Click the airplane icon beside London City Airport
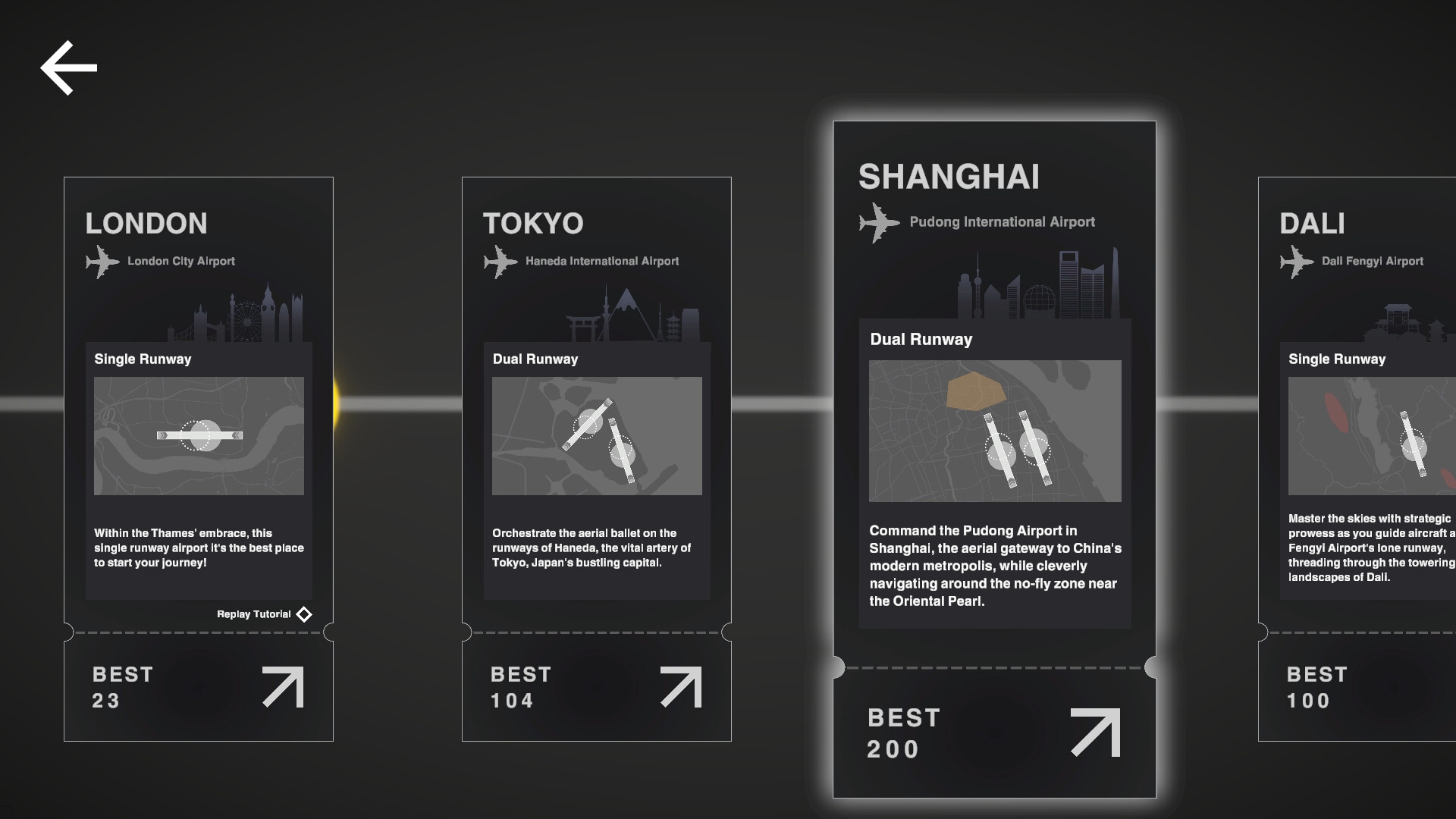Screen dimensions: 1456x819 (102, 262)
